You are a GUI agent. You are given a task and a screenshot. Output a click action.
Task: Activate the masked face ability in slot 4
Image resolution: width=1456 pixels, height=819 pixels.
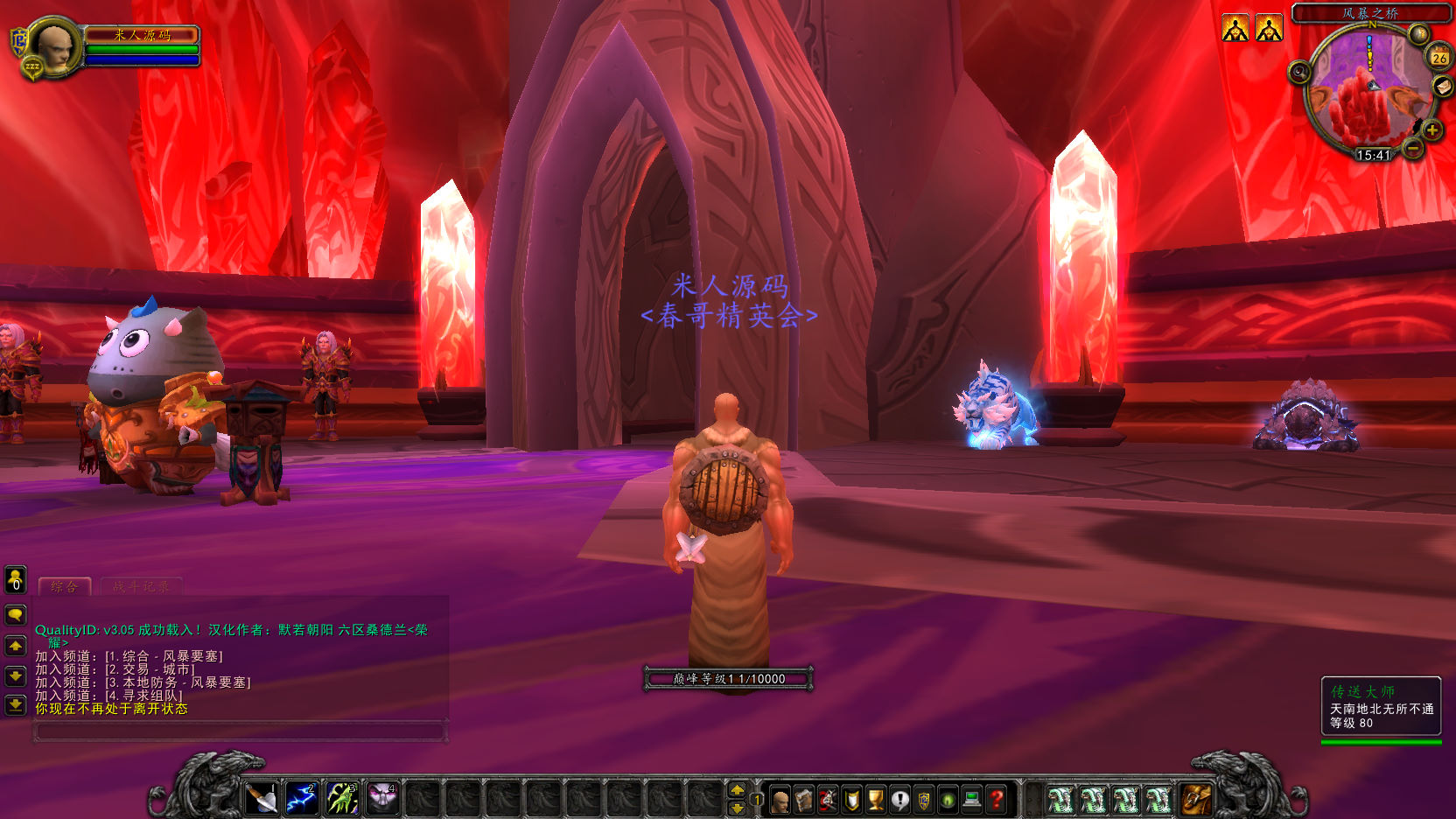382,799
